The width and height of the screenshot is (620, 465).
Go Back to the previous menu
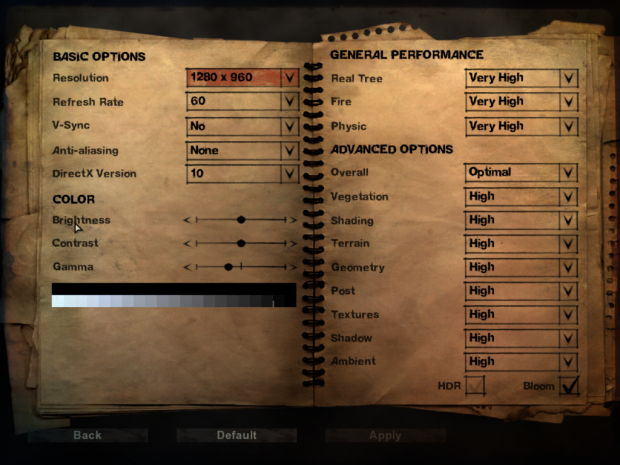(x=88, y=435)
